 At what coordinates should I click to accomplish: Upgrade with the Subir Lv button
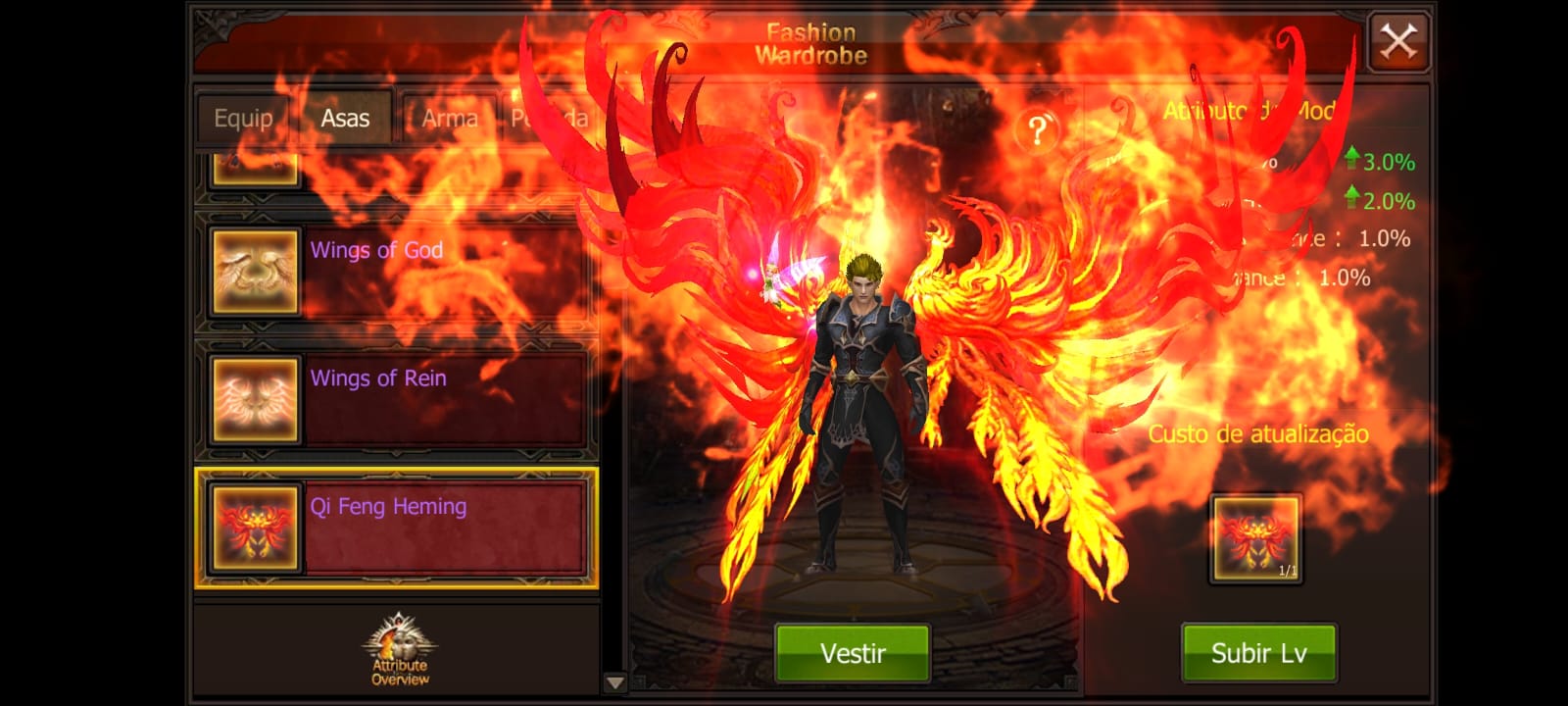pos(1258,653)
